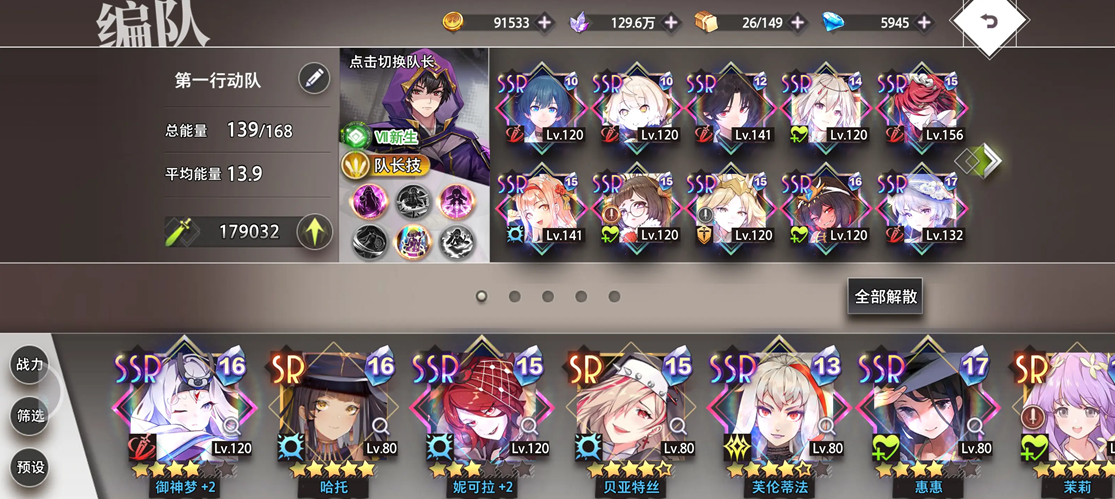The width and height of the screenshot is (1115, 499).
Task: Add more gold coins with plus button
Action: pos(544,22)
